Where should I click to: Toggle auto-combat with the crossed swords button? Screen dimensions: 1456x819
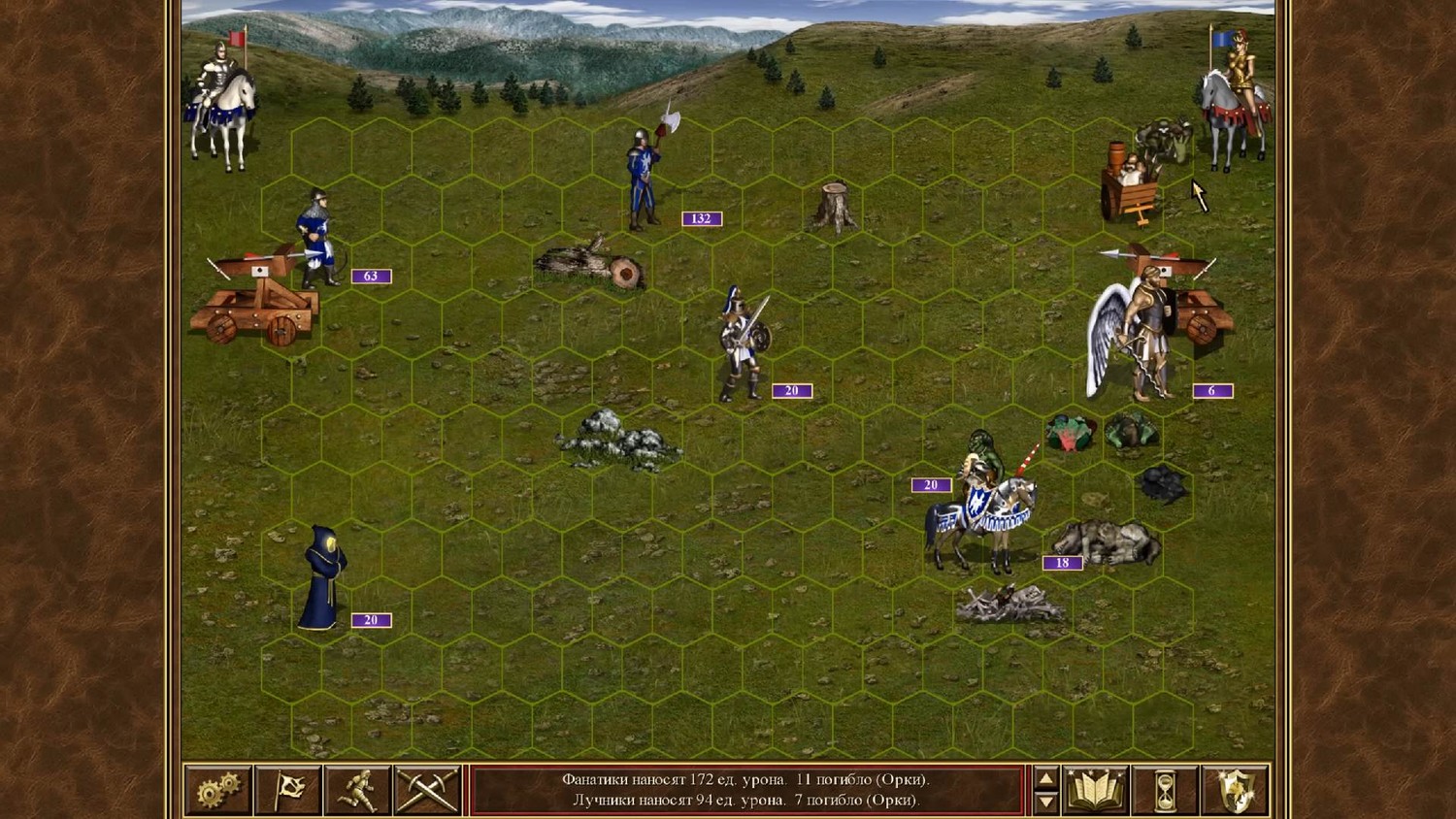pyautogui.click(x=427, y=790)
